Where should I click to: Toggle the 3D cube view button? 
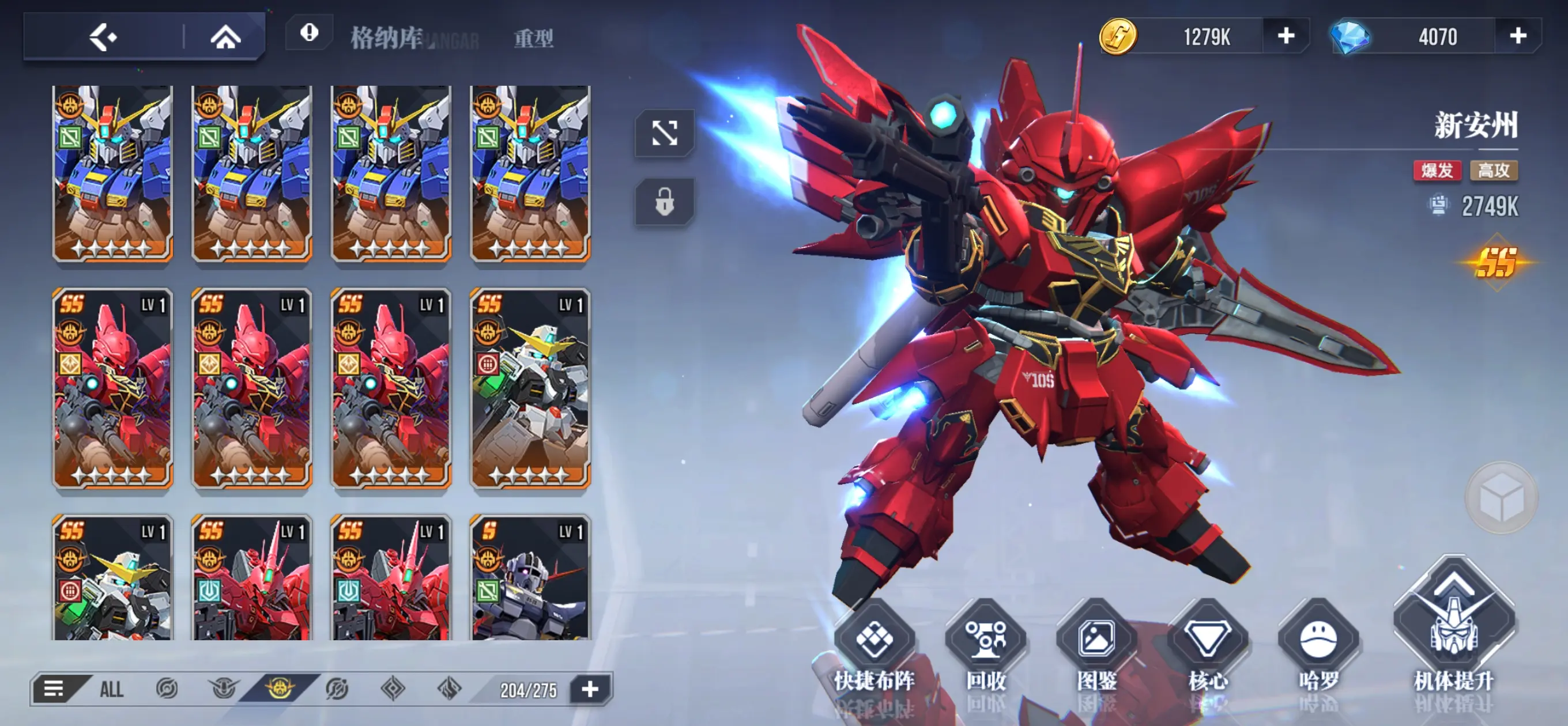coord(1501,498)
